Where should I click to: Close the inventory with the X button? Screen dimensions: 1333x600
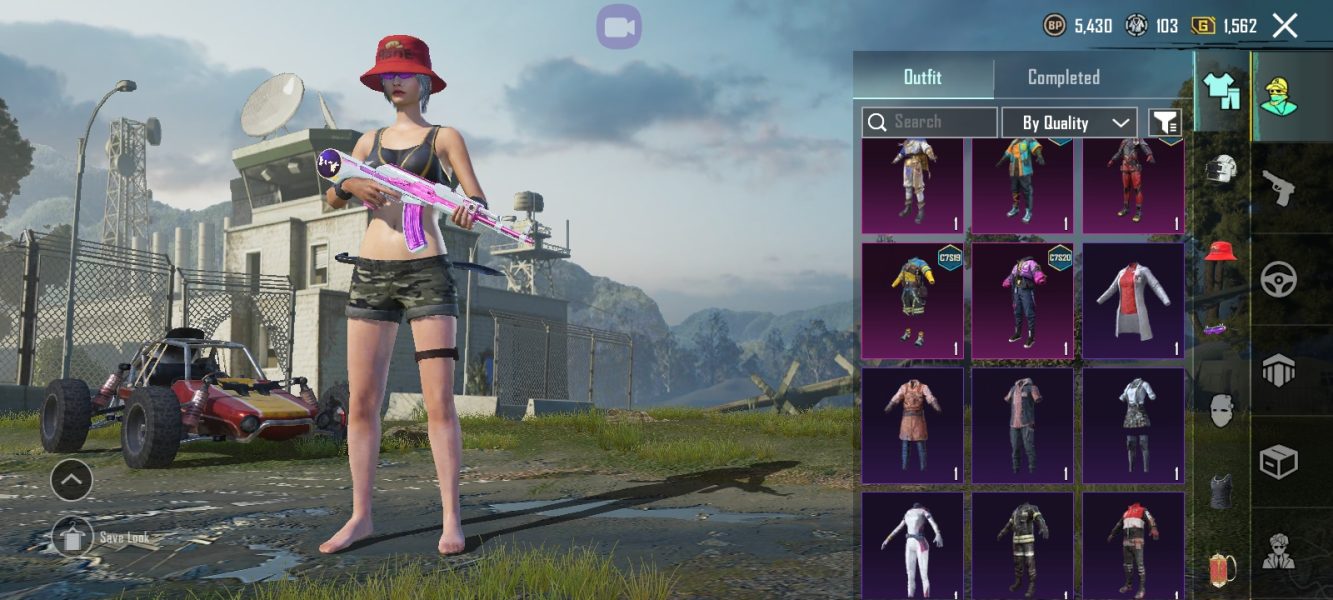pyautogui.click(x=1285, y=26)
